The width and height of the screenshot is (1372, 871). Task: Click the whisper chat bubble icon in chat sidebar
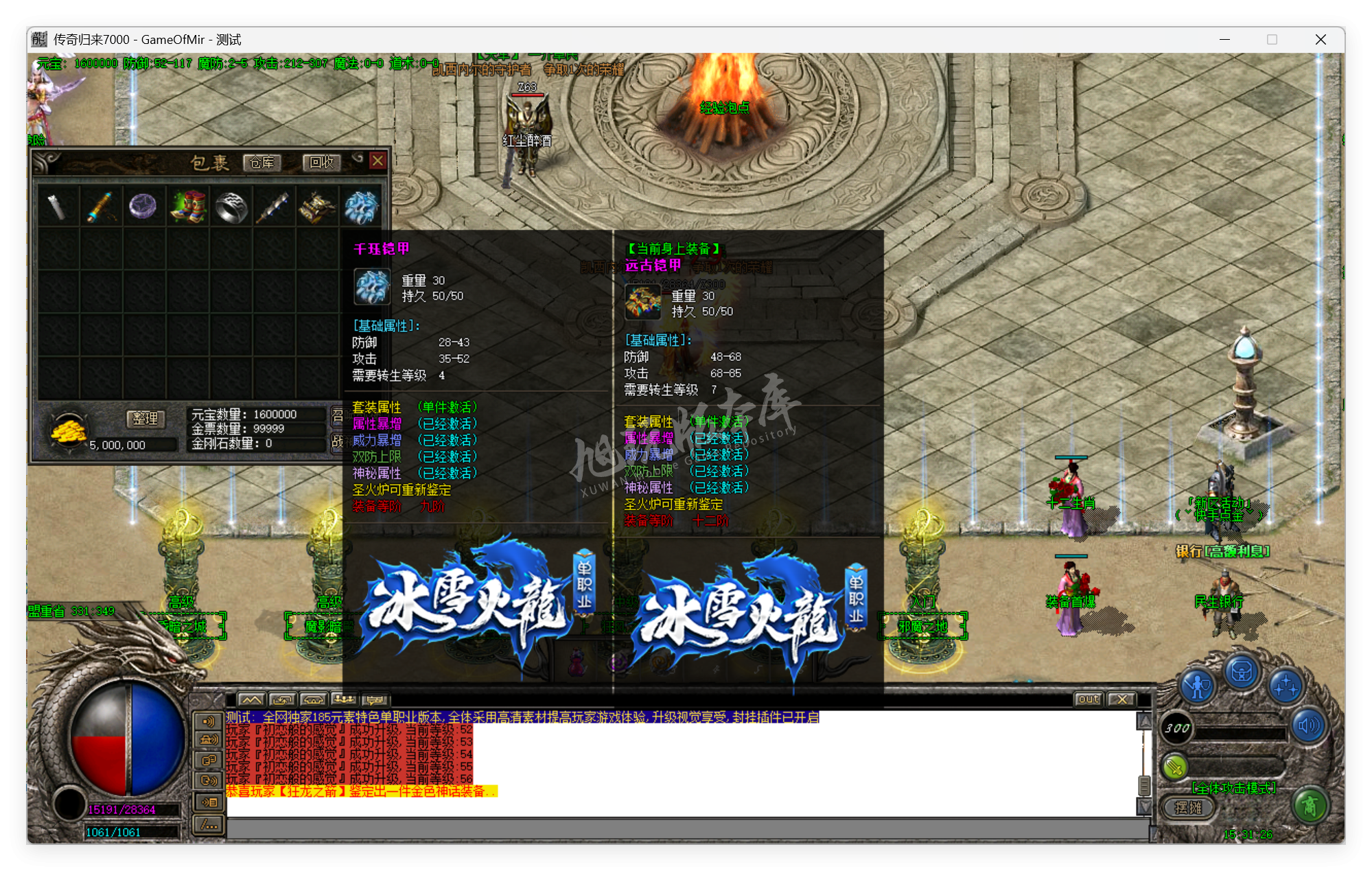tap(209, 780)
